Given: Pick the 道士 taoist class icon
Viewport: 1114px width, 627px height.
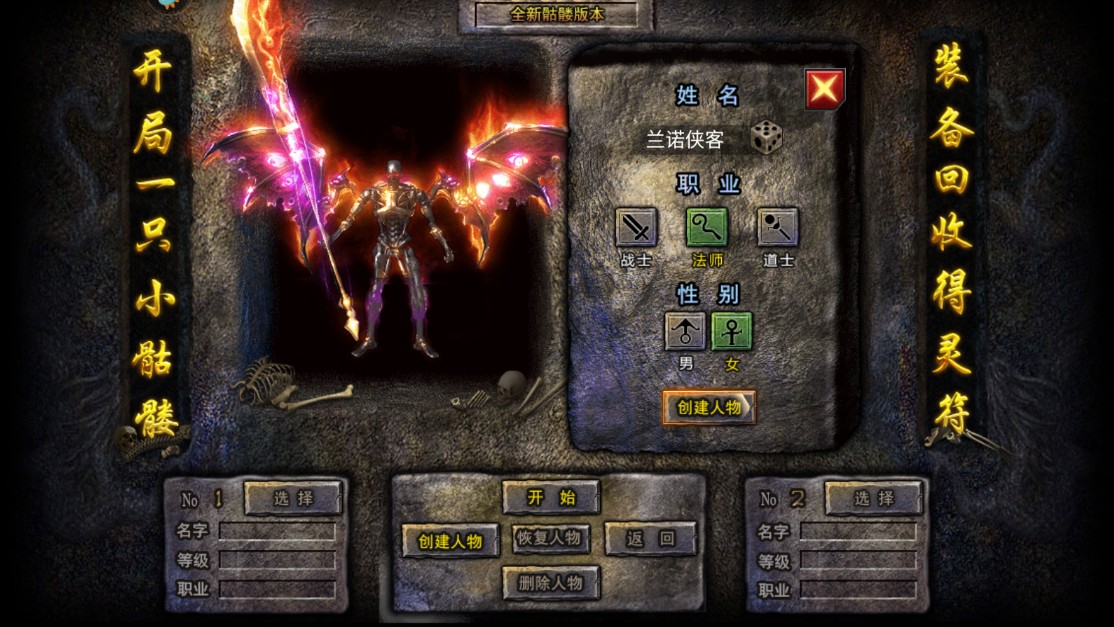Looking at the screenshot, I should point(777,228).
